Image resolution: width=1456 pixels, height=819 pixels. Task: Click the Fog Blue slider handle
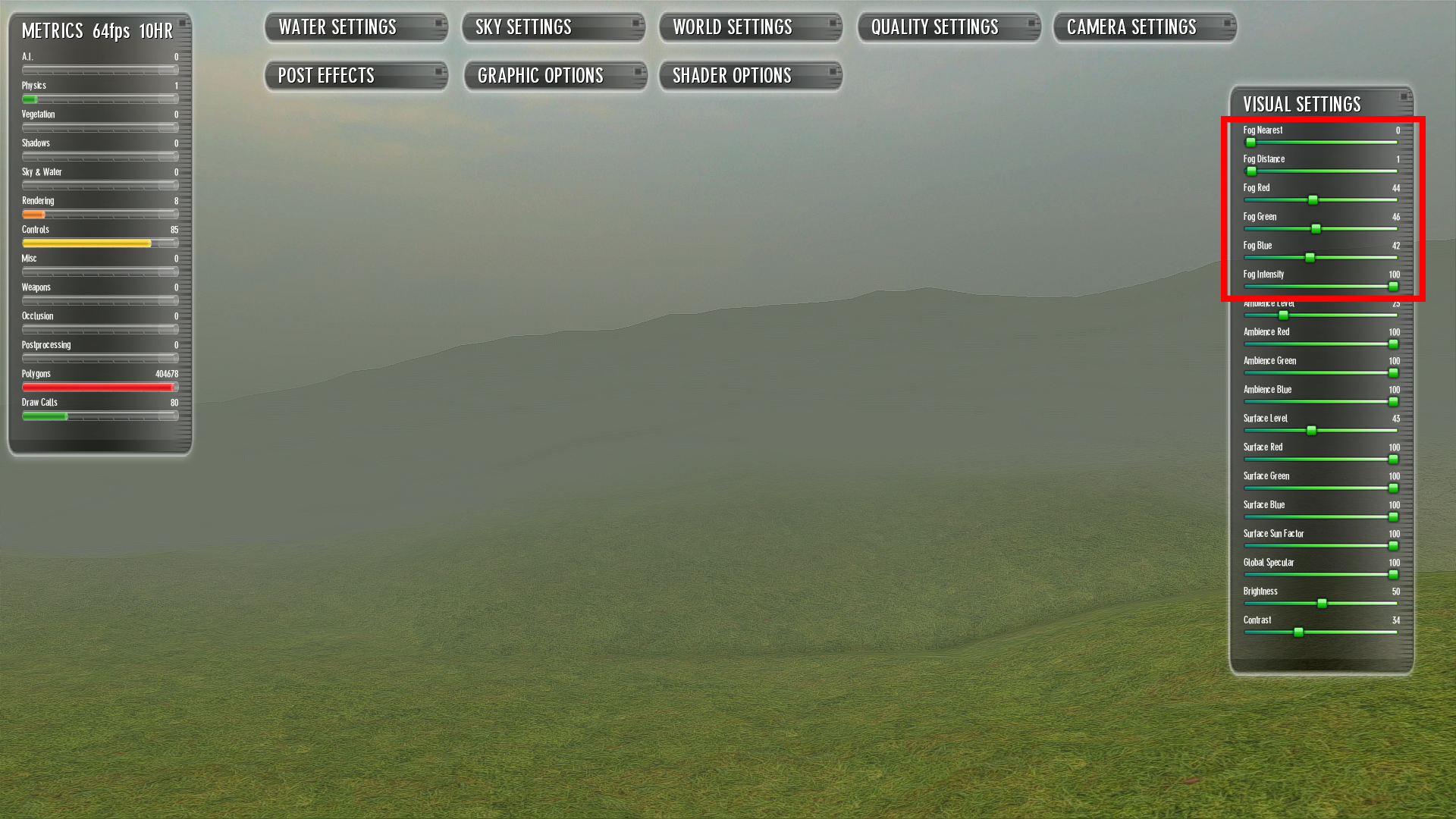[1310, 258]
